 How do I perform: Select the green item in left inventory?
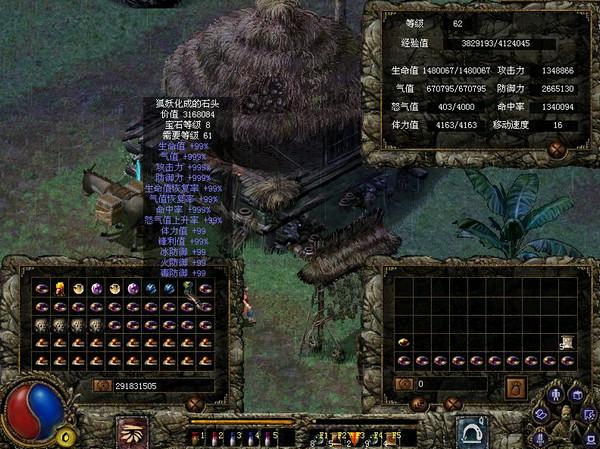pos(186,289)
